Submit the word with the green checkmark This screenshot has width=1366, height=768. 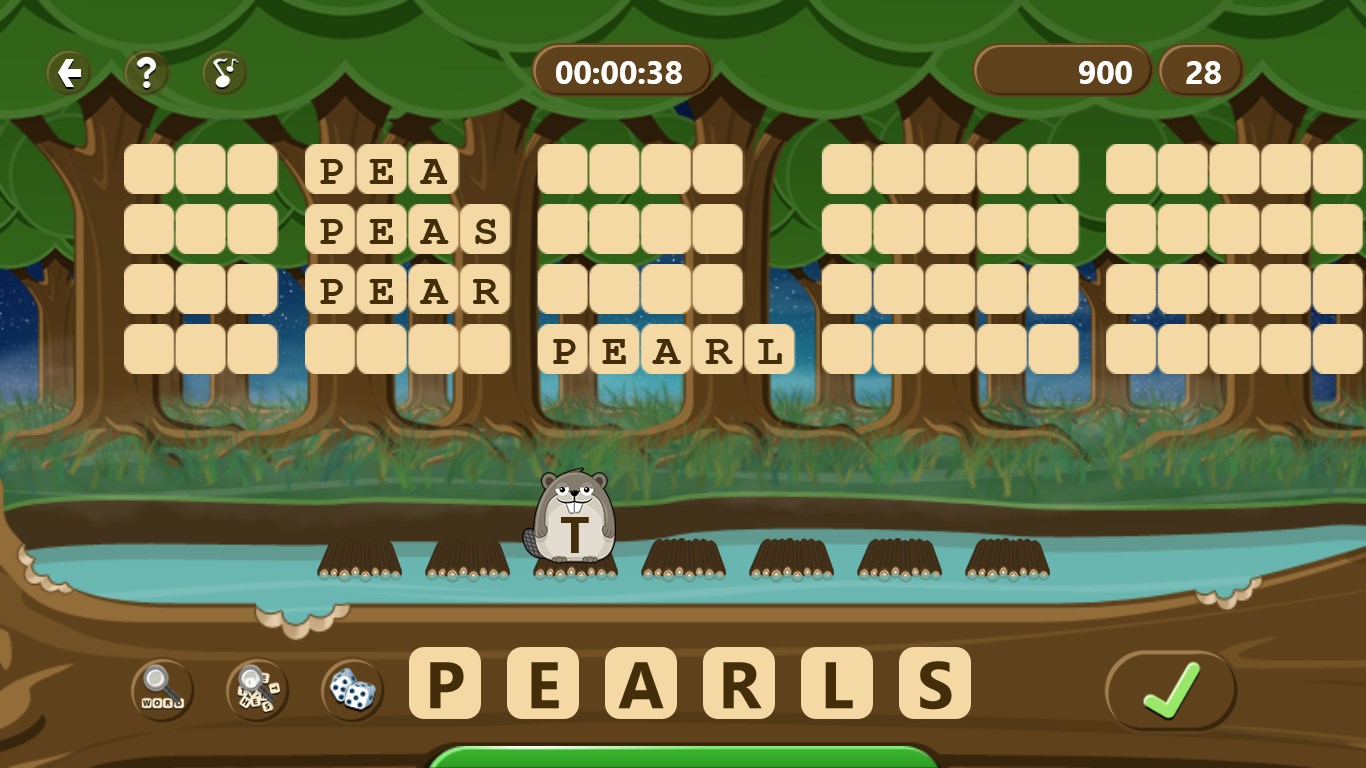(1170, 689)
